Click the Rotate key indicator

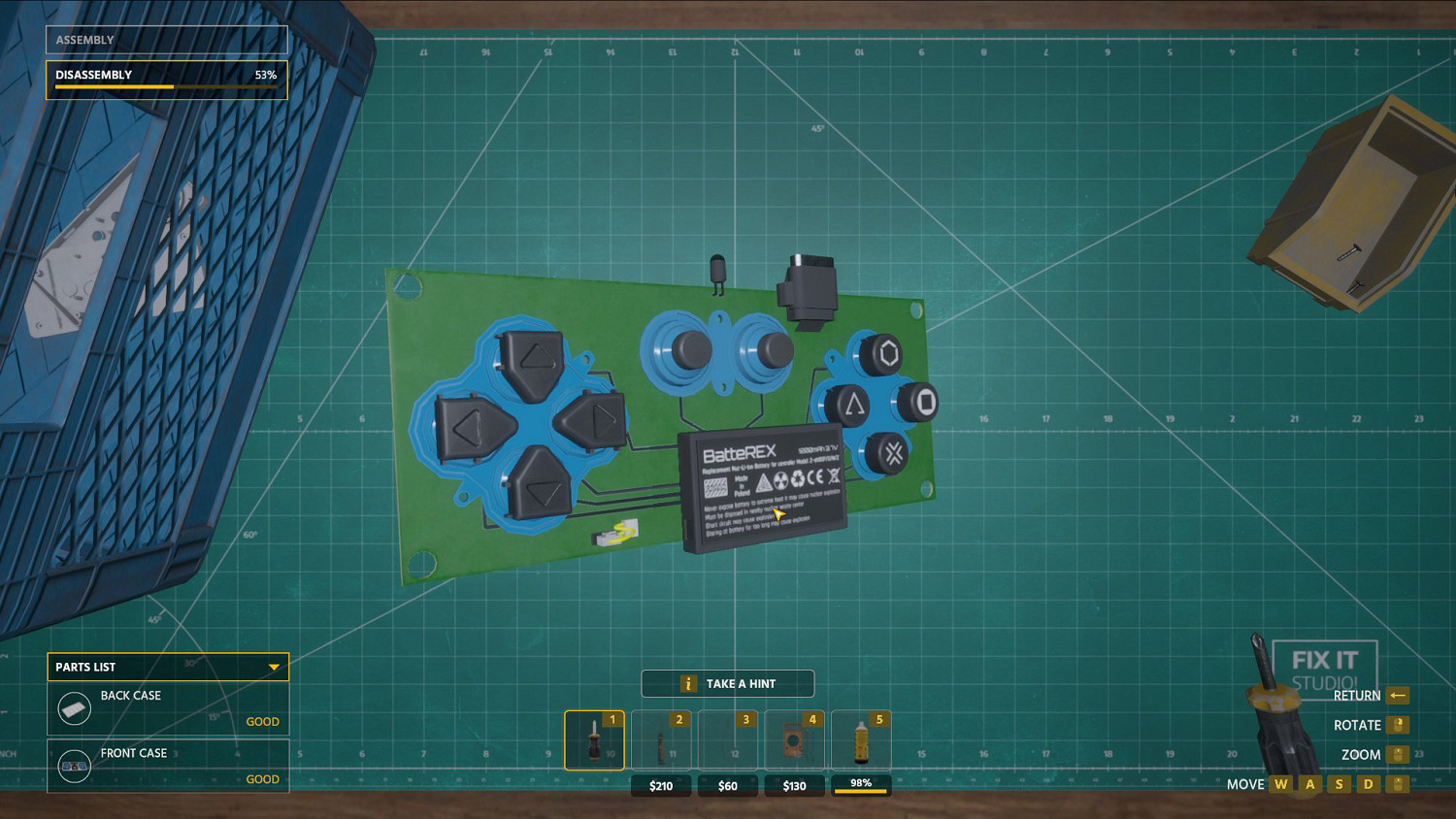click(1400, 725)
